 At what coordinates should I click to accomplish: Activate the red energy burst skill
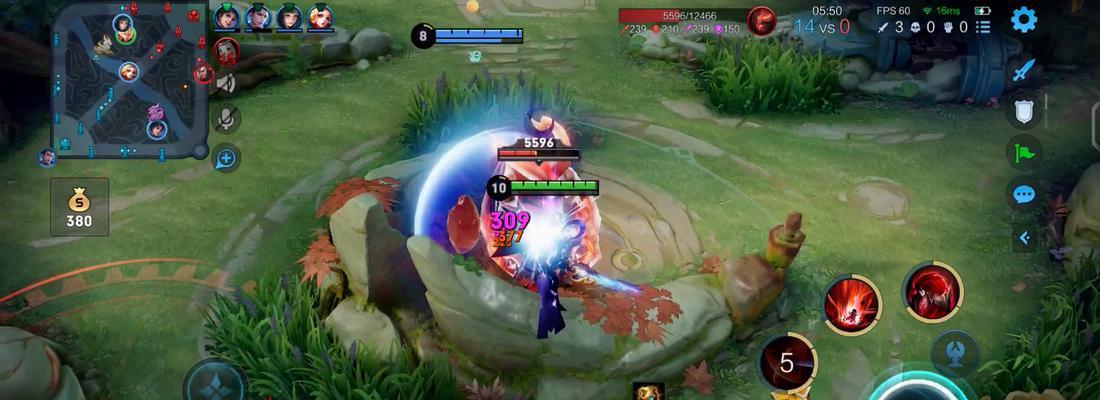[852, 304]
